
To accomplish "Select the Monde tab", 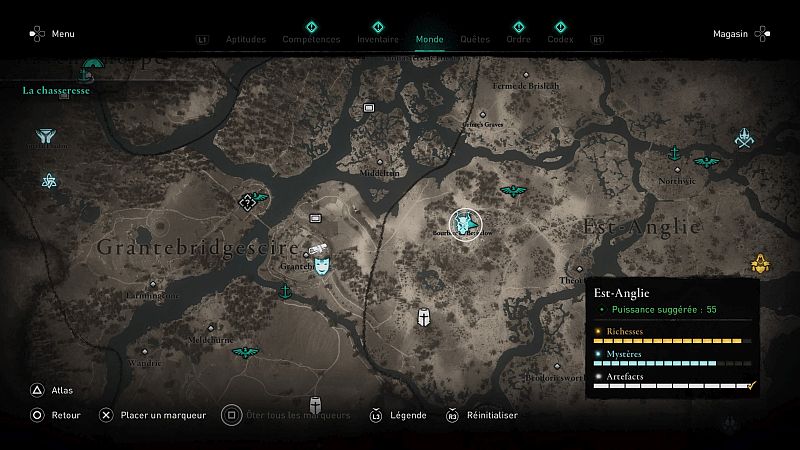I will pos(430,39).
